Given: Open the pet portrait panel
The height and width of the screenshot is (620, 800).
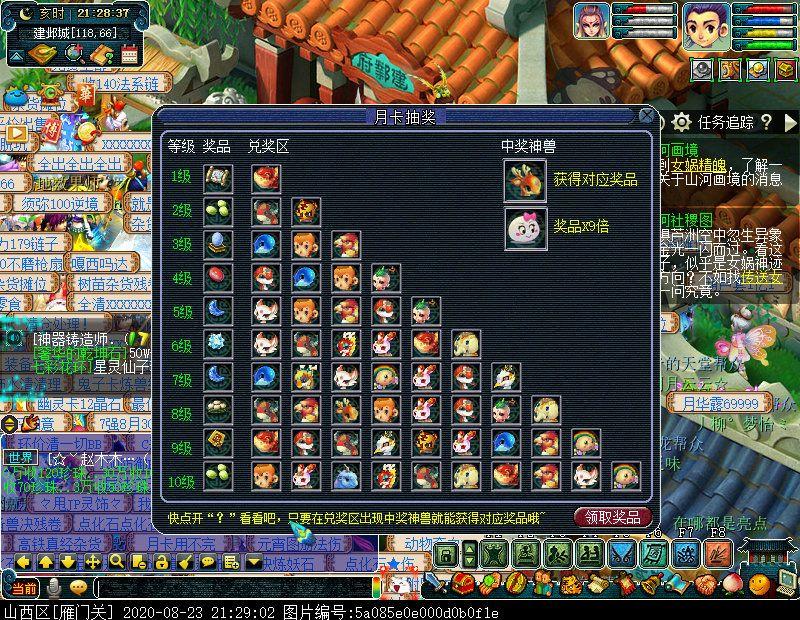Looking at the screenshot, I should pyautogui.click(x=591, y=21).
